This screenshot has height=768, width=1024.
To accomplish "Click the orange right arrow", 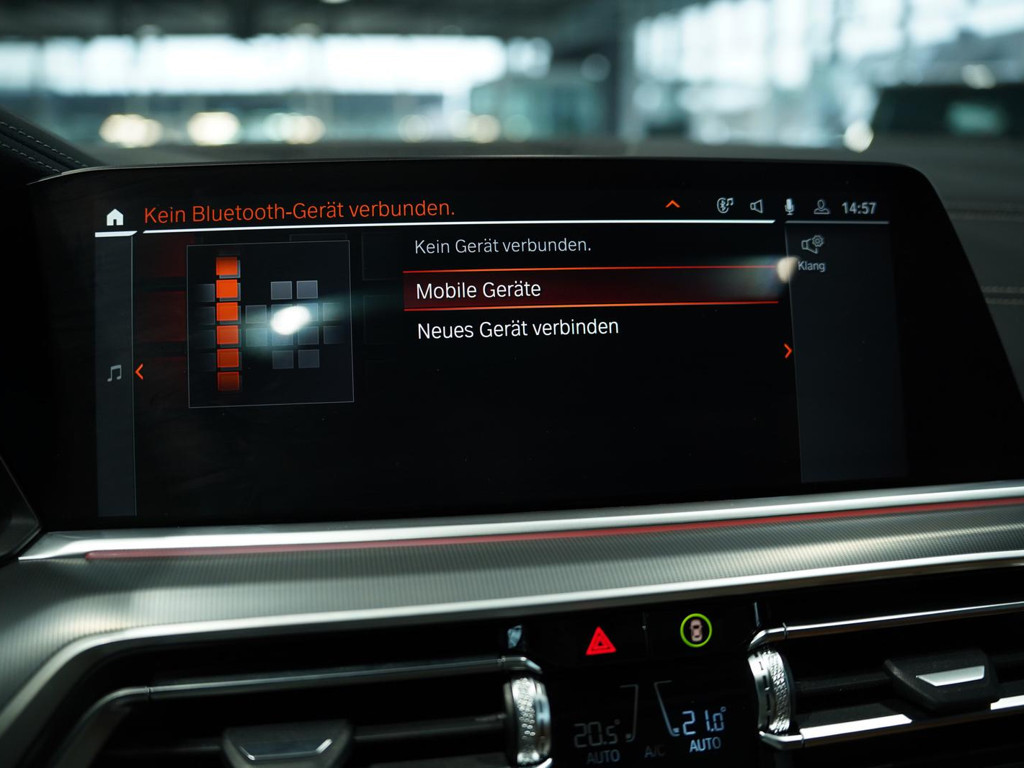I will (788, 351).
